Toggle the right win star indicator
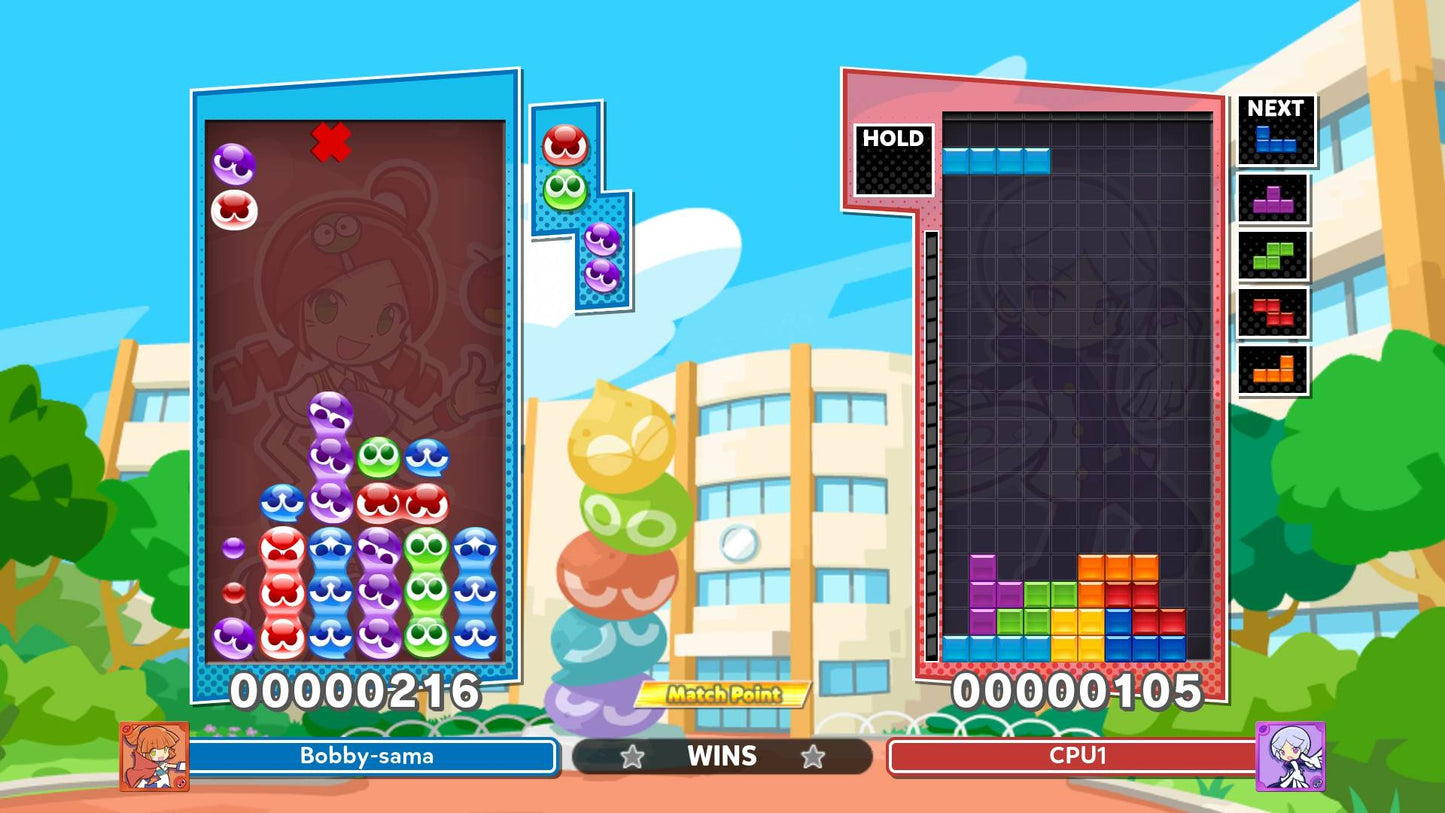1445x813 pixels. coord(812,757)
